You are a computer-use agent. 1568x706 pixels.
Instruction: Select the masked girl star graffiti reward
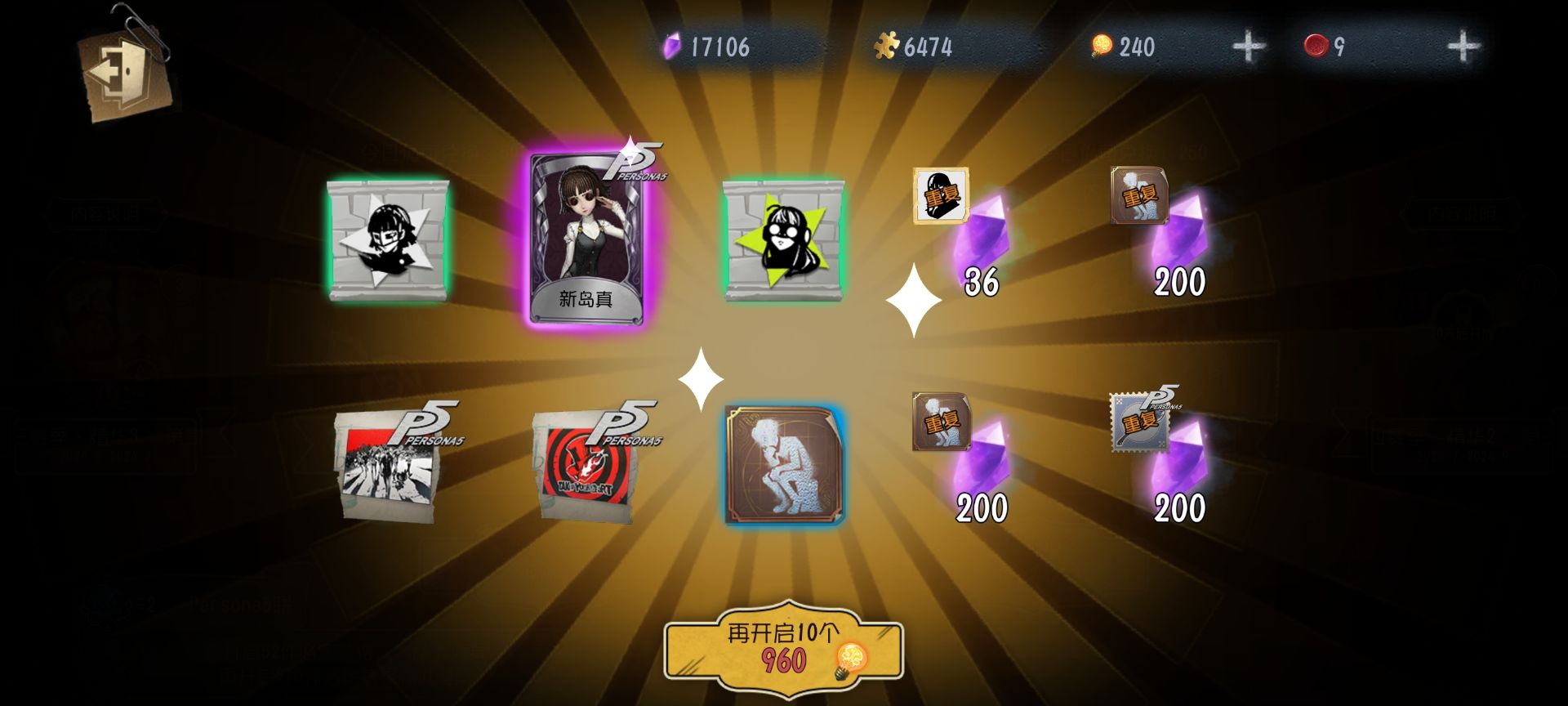pyautogui.click(x=388, y=241)
